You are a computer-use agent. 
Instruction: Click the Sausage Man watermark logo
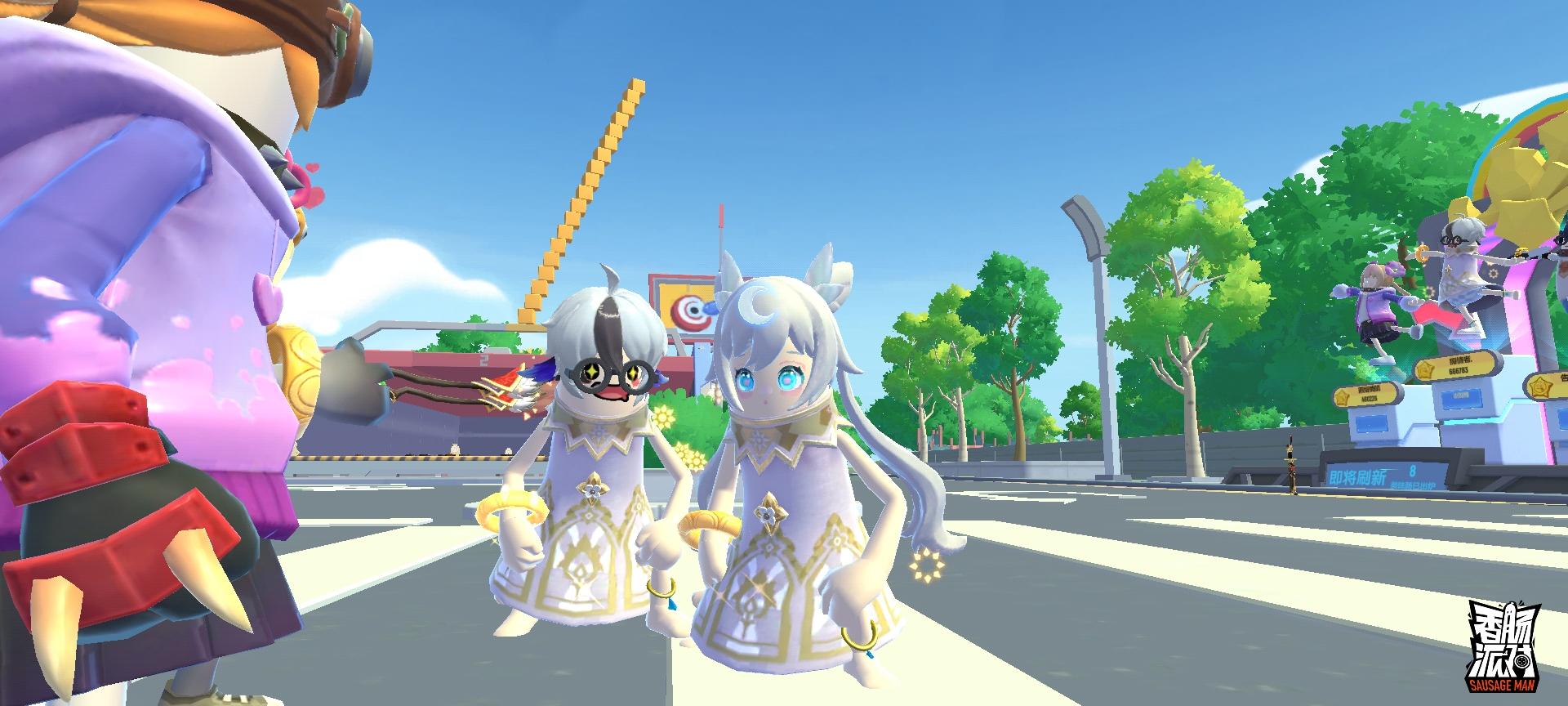point(1505,647)
